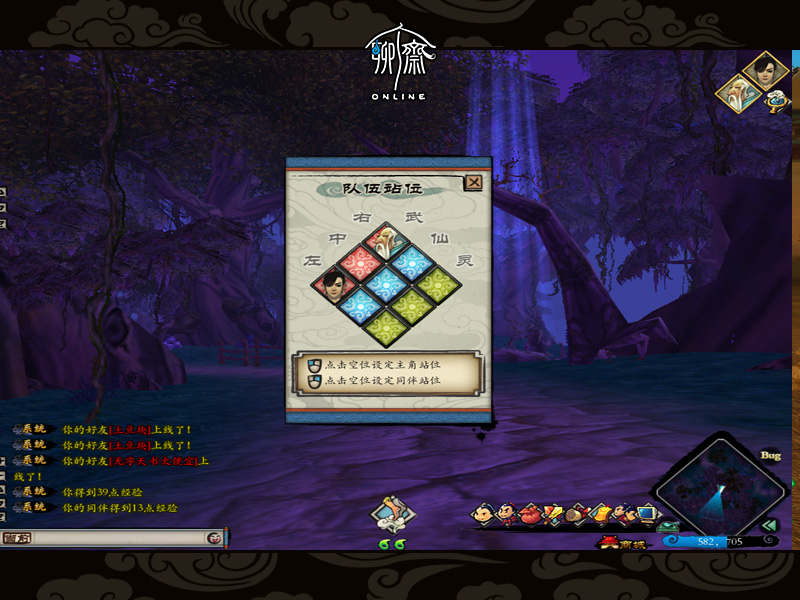Click the 商城 shop button
The height and width of the screenshot is (600, 800).
click(x=624, y=543)
